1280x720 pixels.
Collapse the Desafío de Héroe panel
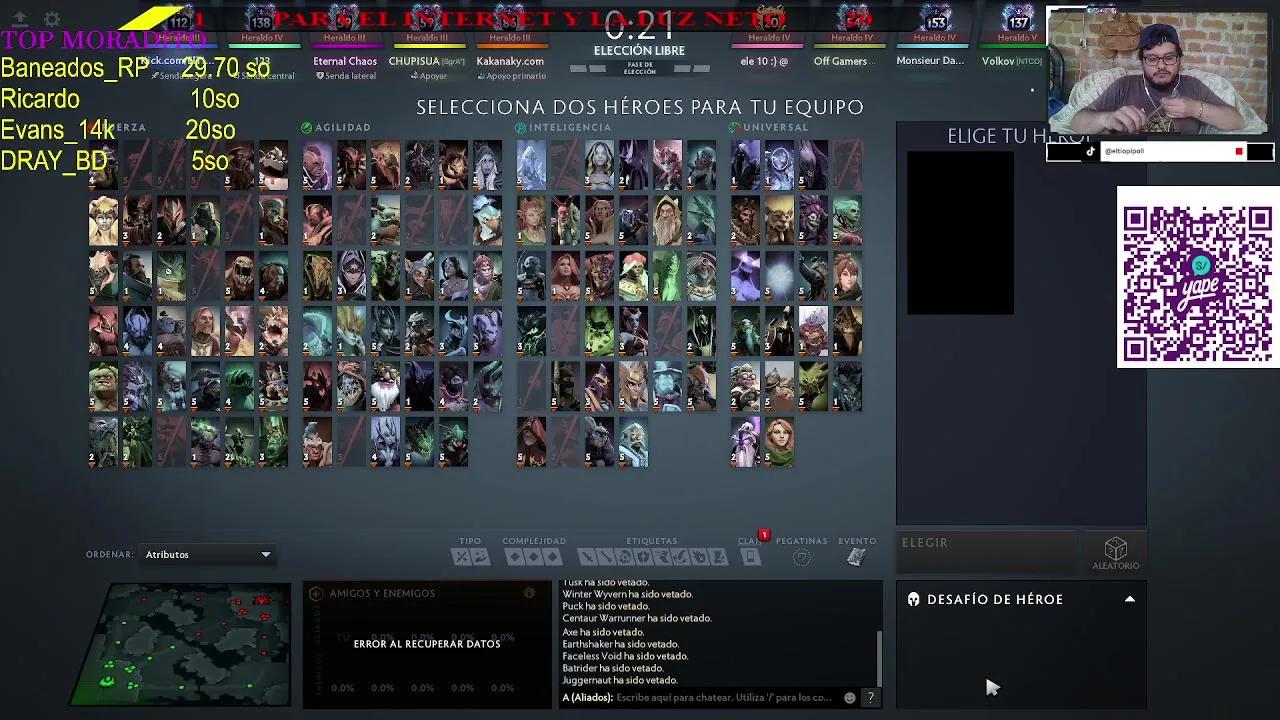[x=1129, y=599]
